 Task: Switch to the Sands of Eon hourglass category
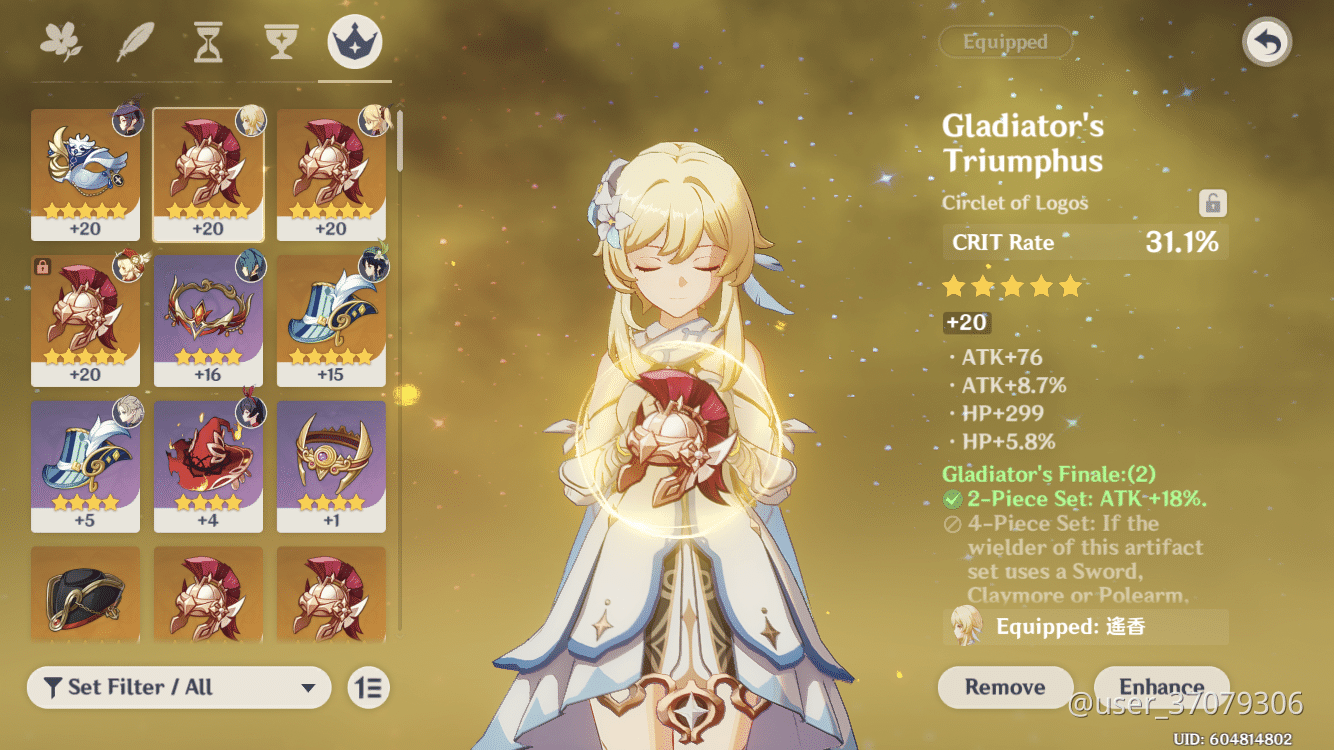pyautogui.click(x=207, y=41)
